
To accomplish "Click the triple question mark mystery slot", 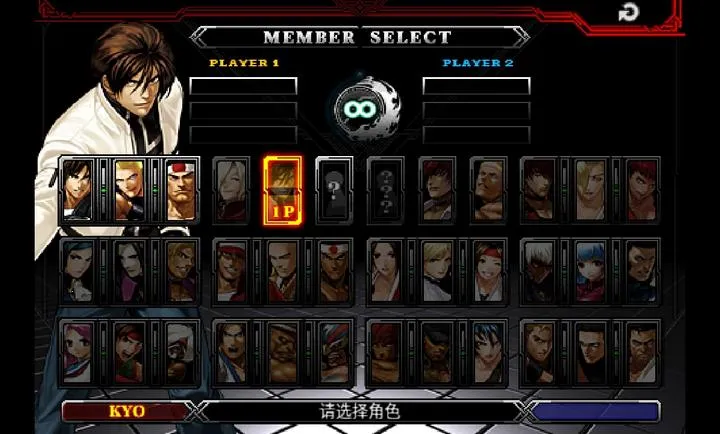I will pyautogui.click(x=385, y=188).
